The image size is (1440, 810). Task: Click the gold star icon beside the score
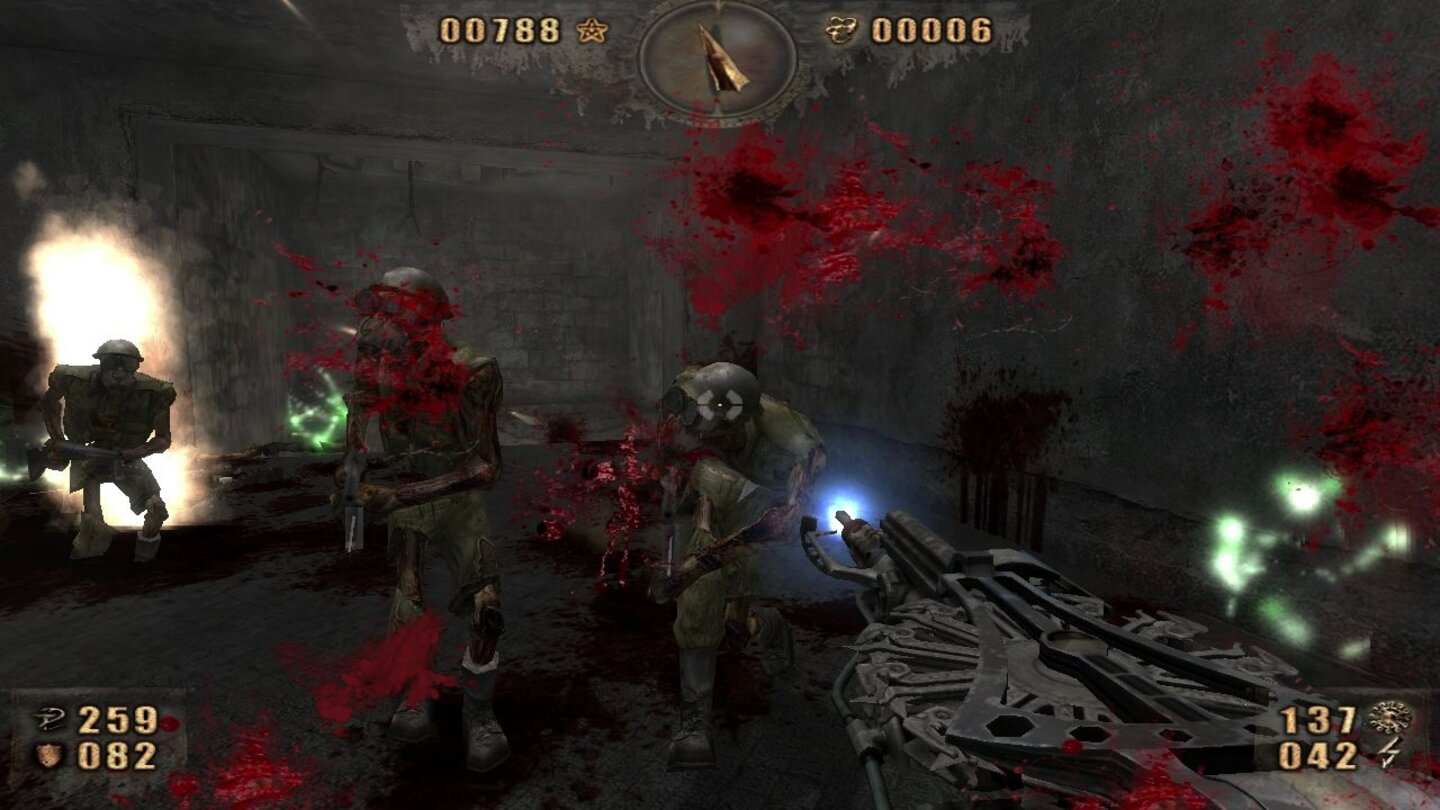pyautogui.click(x=590, y=31)
